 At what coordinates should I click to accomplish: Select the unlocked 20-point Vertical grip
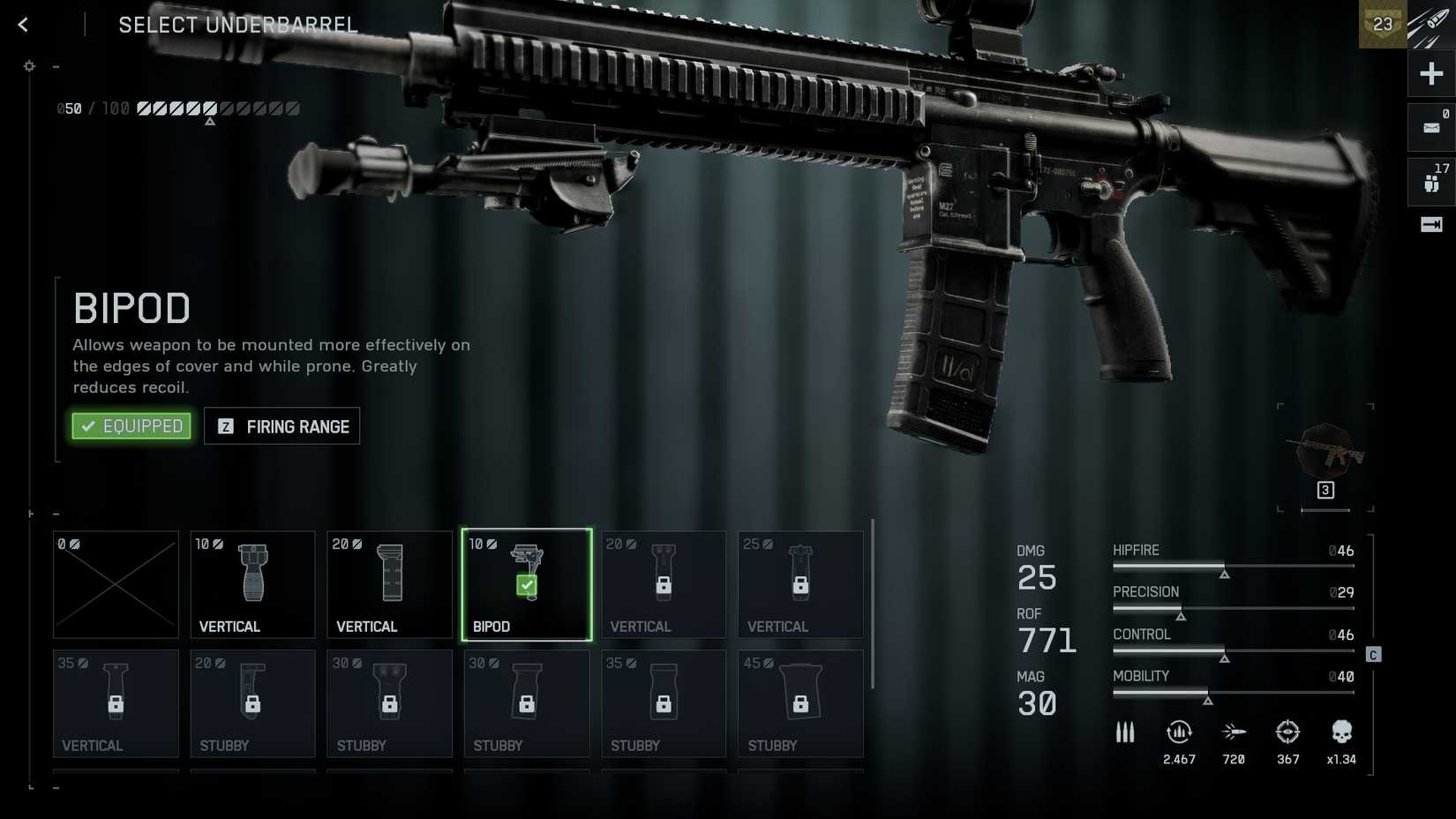tap(389, 584)
